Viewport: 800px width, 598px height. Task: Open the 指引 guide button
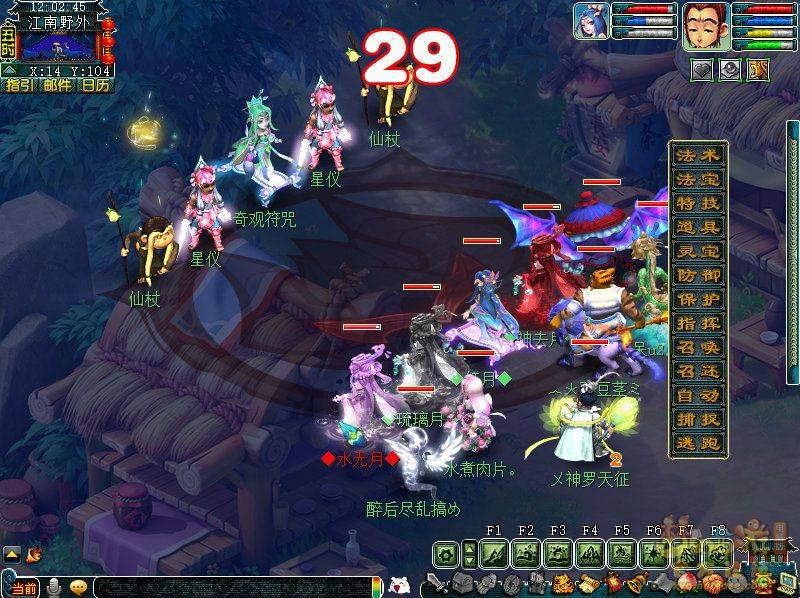[x=19, y=85]
